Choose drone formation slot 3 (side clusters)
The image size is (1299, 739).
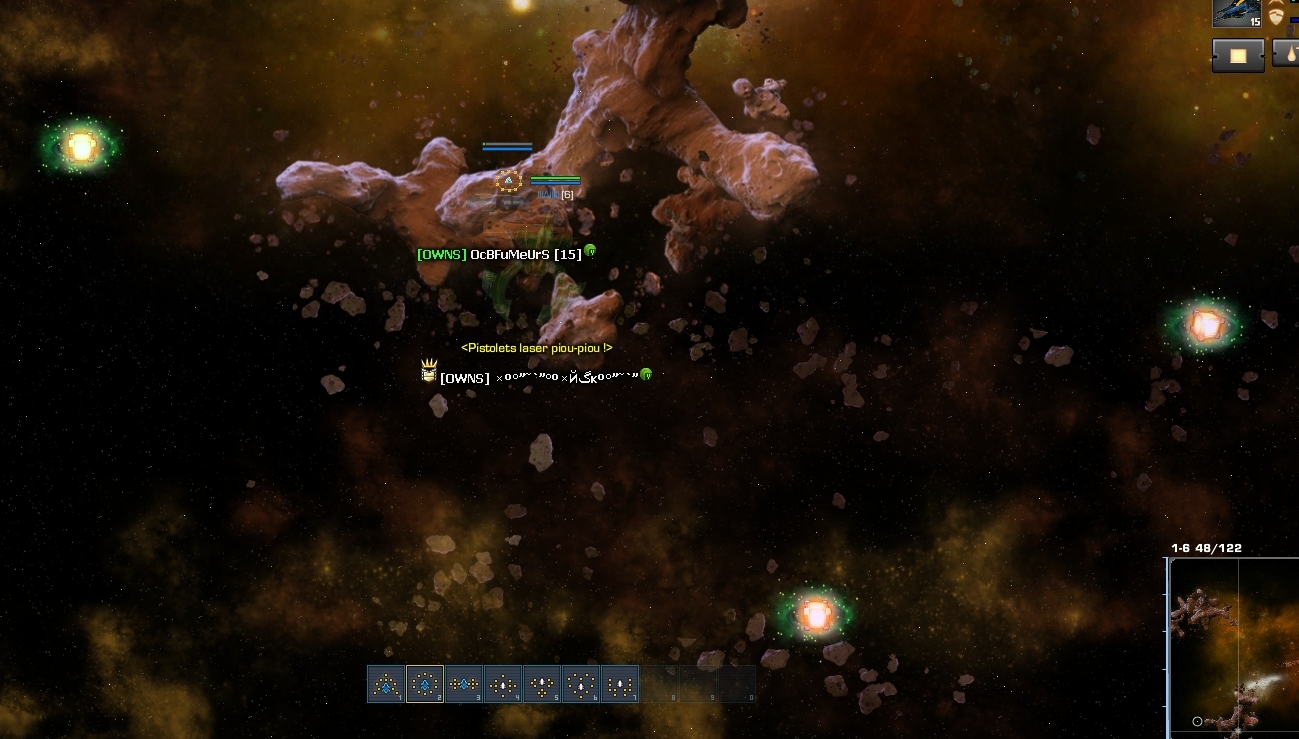click(464, 685)
